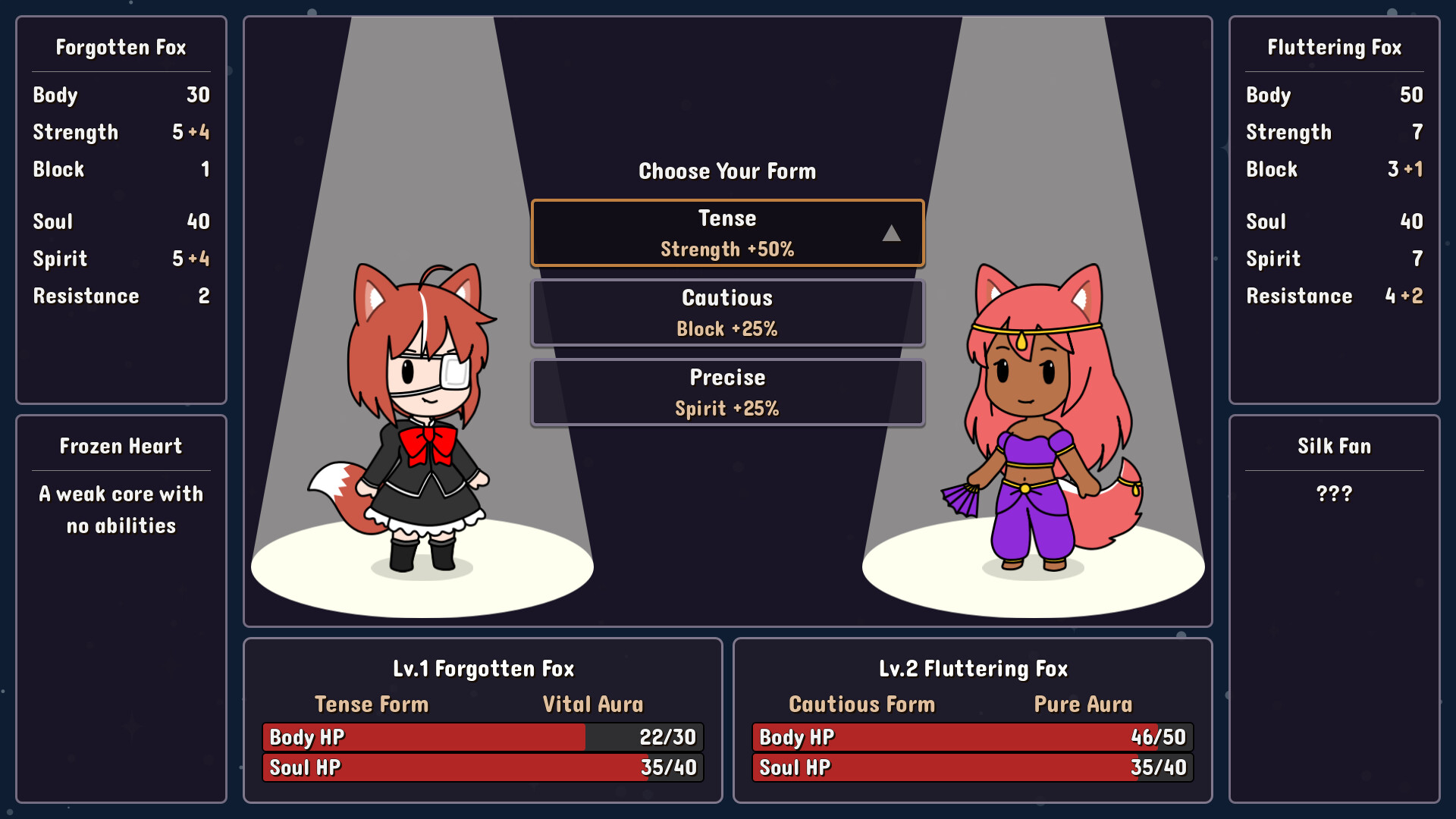
Task: Click the up arrow next to Tense
Action: (890, 235)
